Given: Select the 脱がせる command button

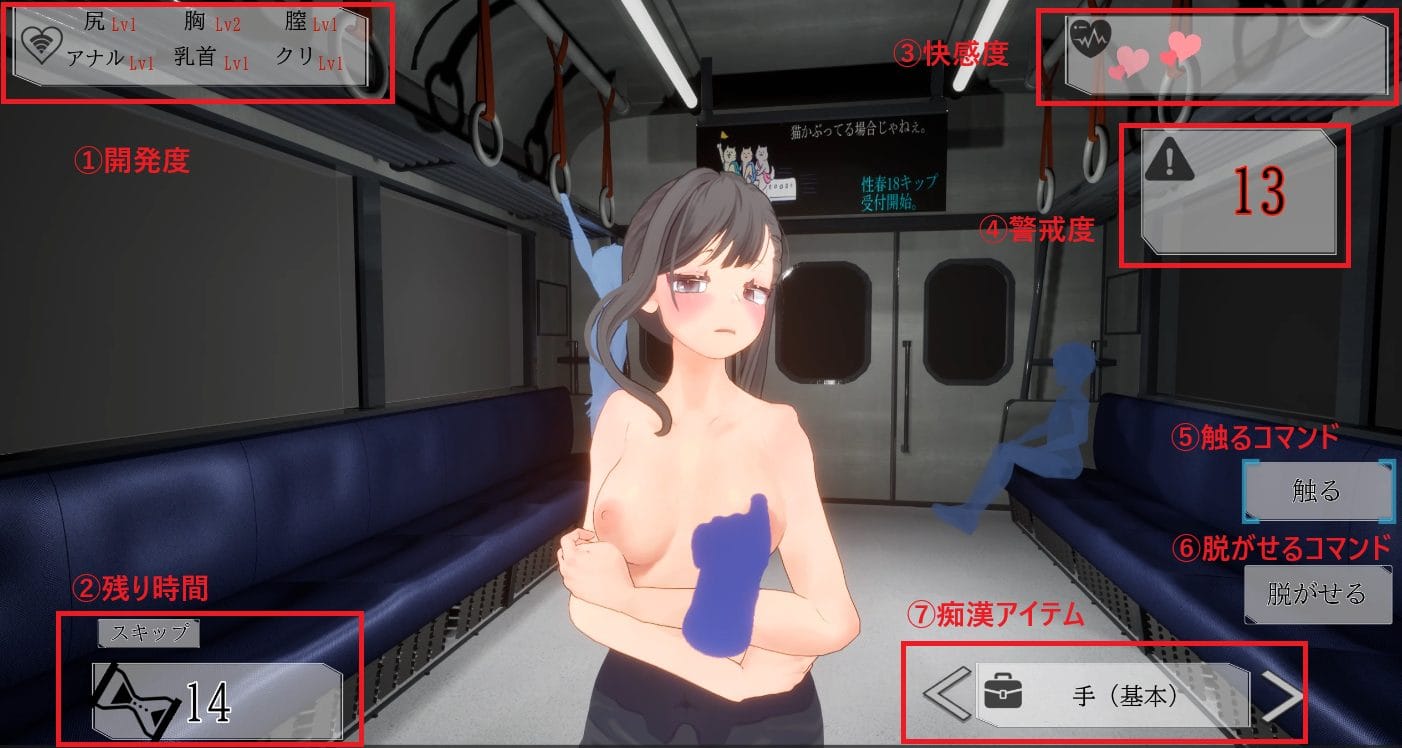Looking at the screenshot, I should point(1317,594).
